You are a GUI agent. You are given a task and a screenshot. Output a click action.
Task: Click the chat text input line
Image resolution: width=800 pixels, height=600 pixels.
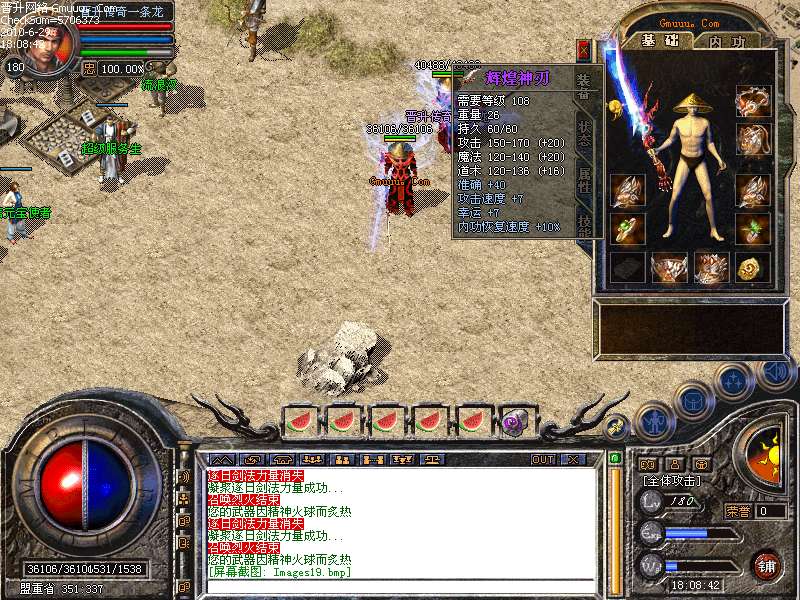pyautogui.click(x=400, y=585)
